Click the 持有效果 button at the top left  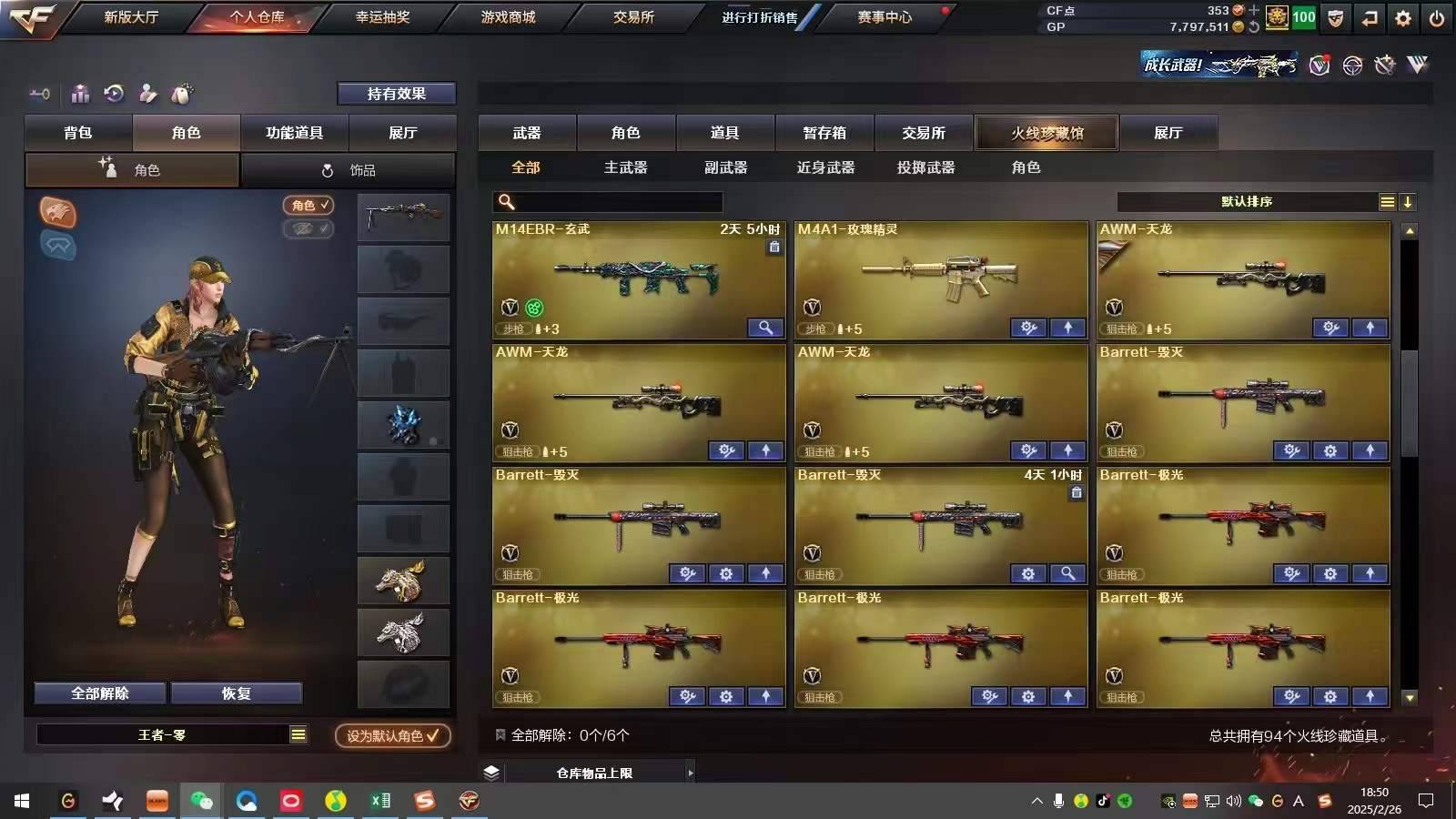pyautogui.click(x=397, y=93)
